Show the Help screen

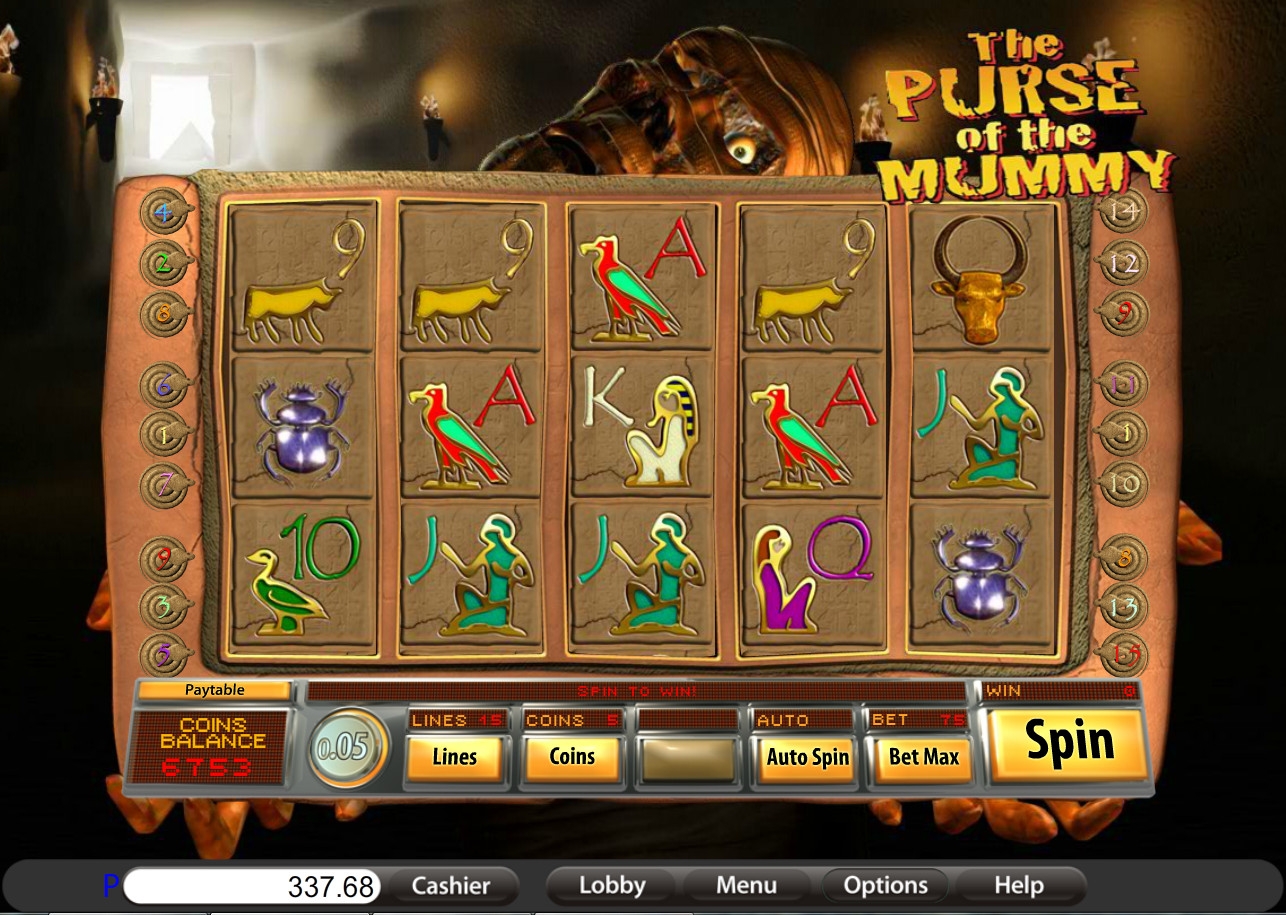pos(1019,885)
